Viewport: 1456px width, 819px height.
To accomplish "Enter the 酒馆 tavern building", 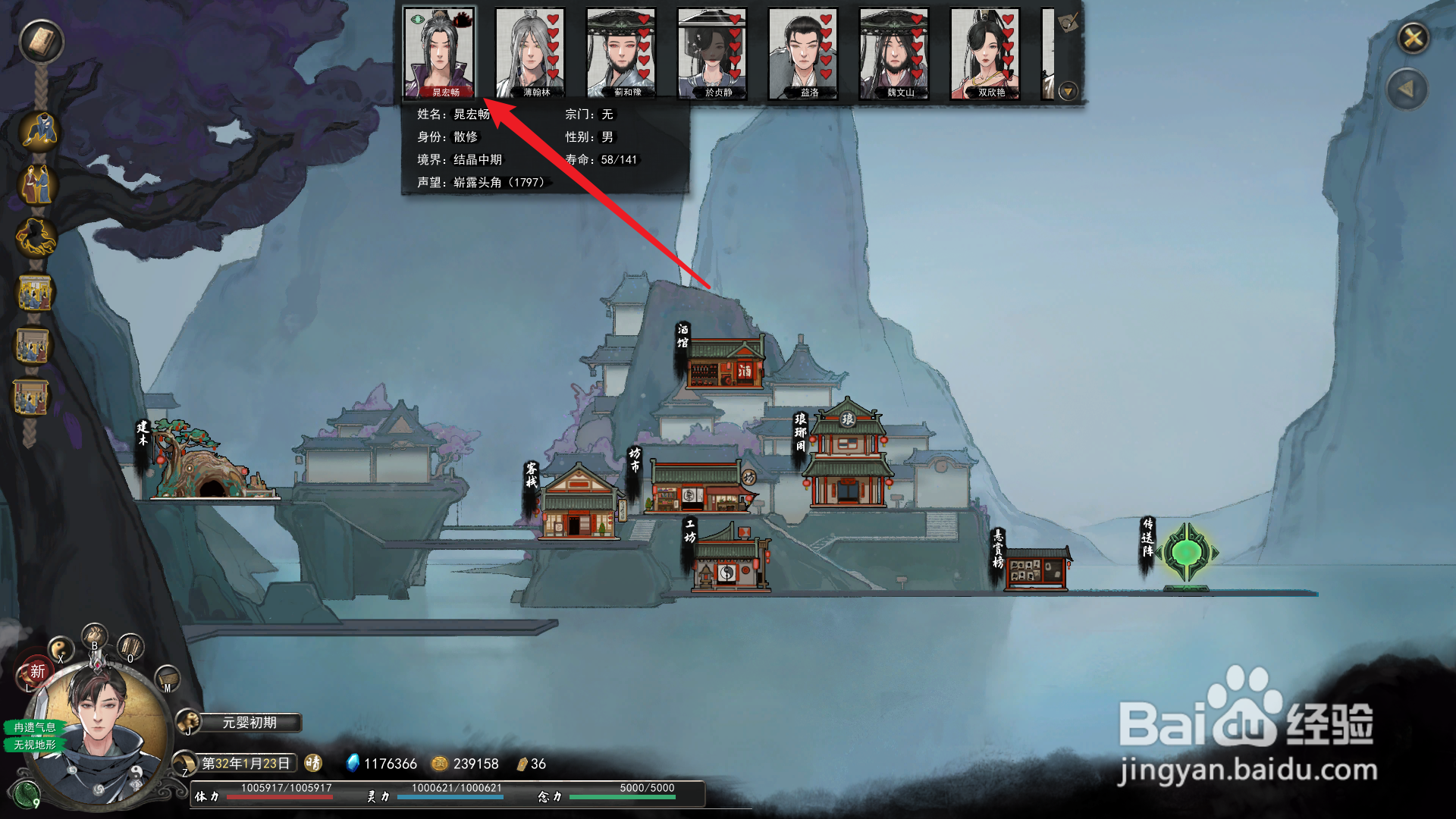I will [725, 364].
